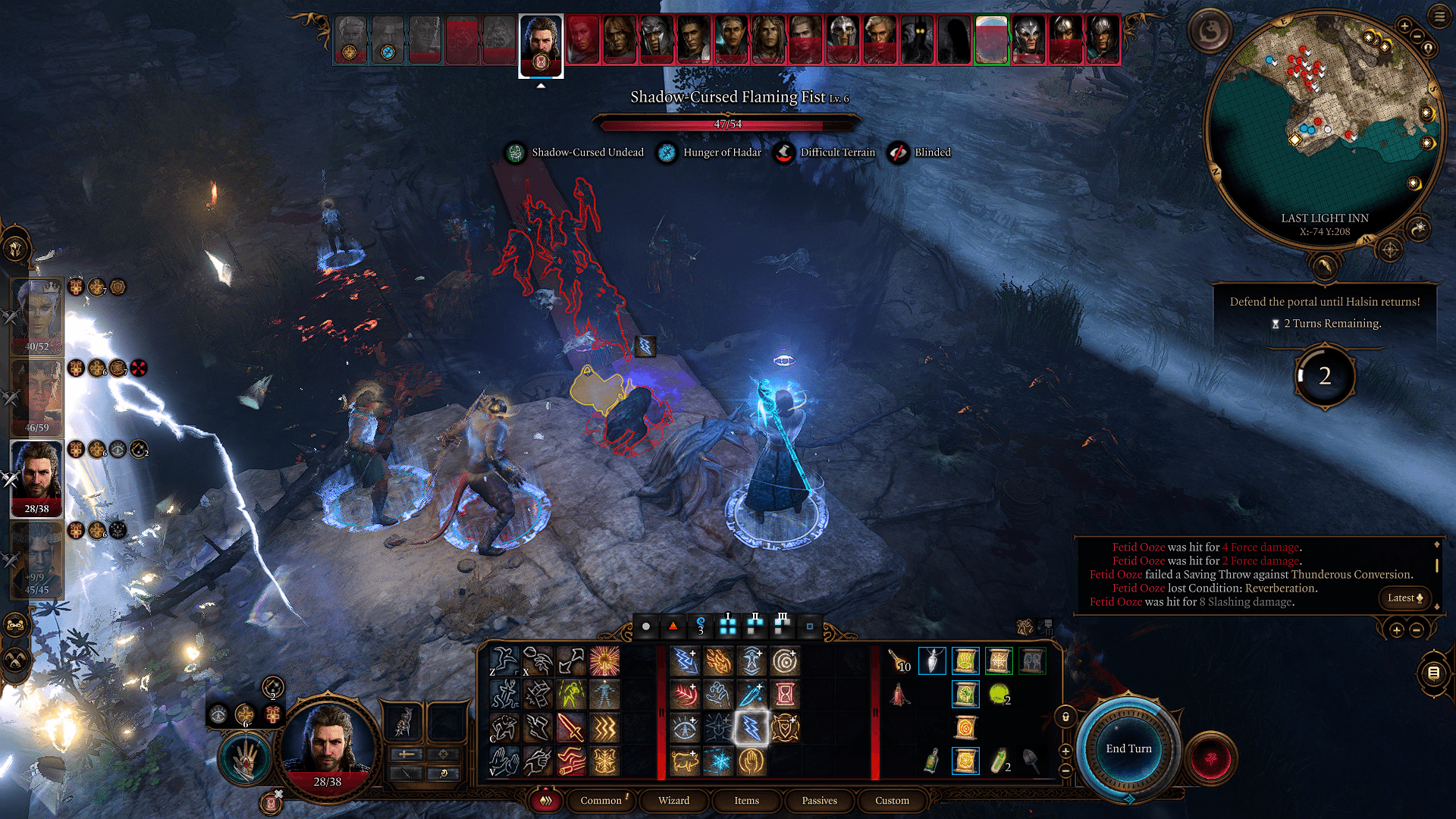Cast the flaming fire spell icon
The image size is (1456, 819).
click(718, 661)
